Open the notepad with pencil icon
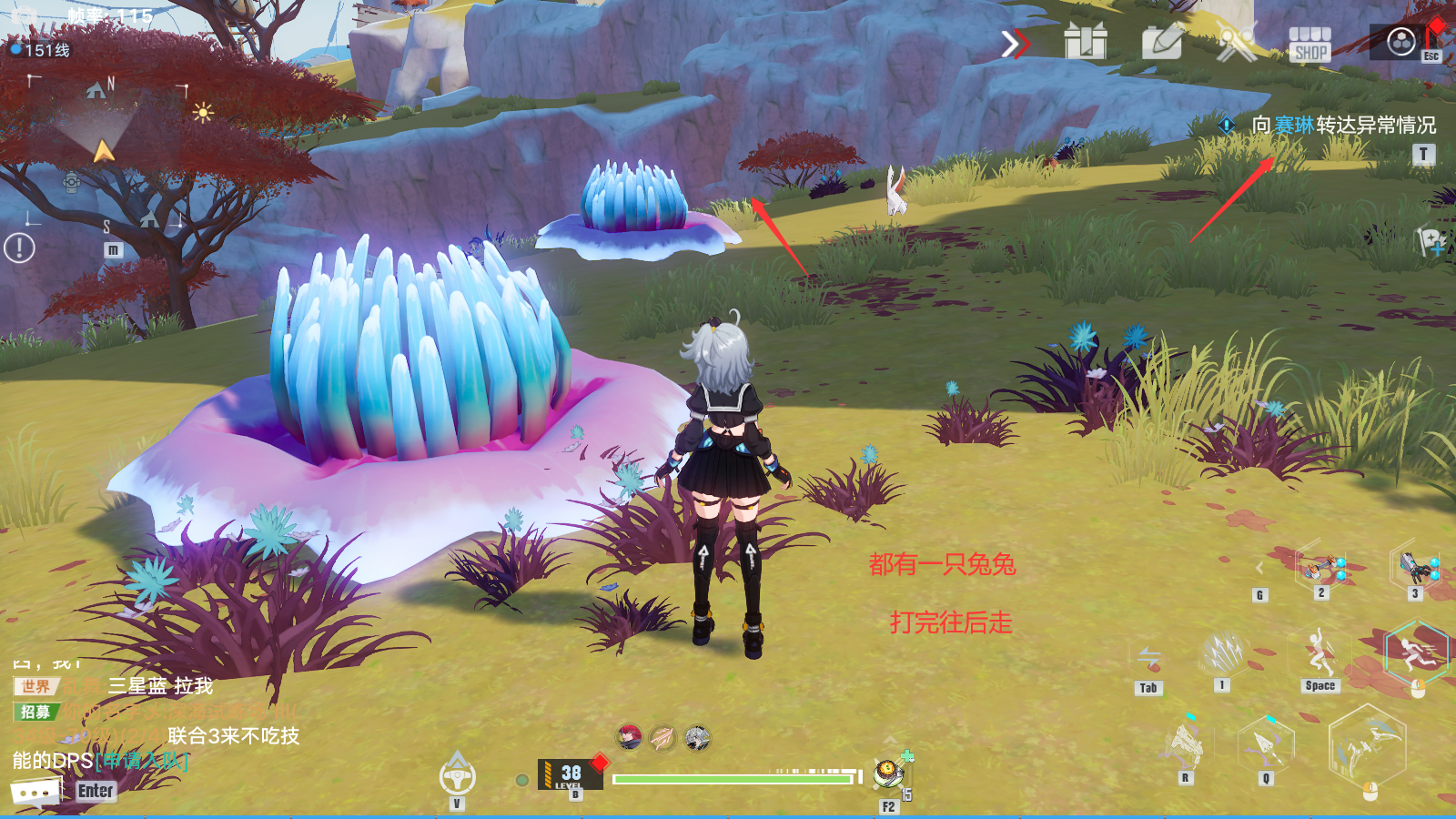Screen dimensions: 1456x819 coord(1162,42)
